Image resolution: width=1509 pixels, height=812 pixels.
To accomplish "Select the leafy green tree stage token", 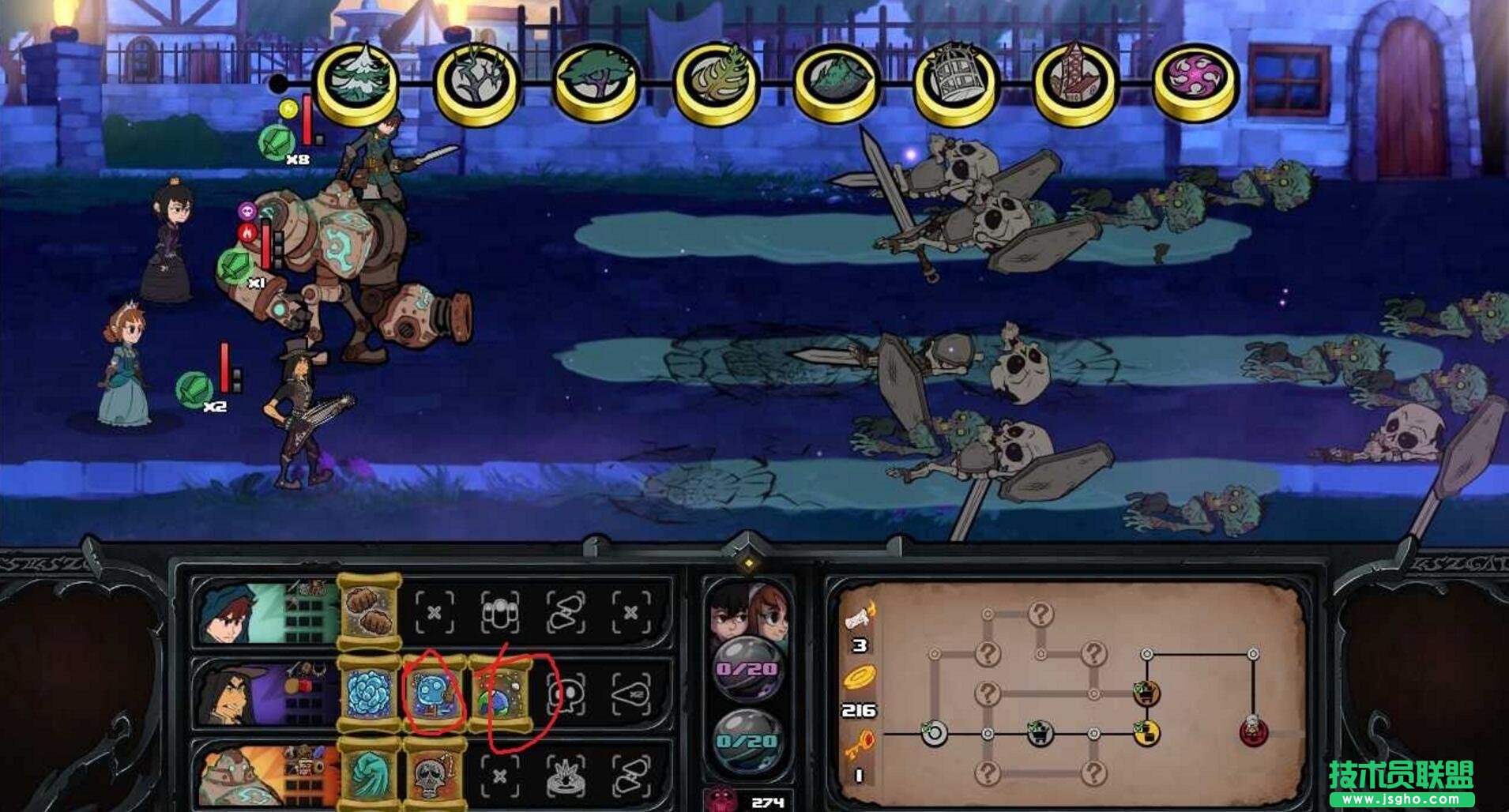I will [x=596, y=81].
